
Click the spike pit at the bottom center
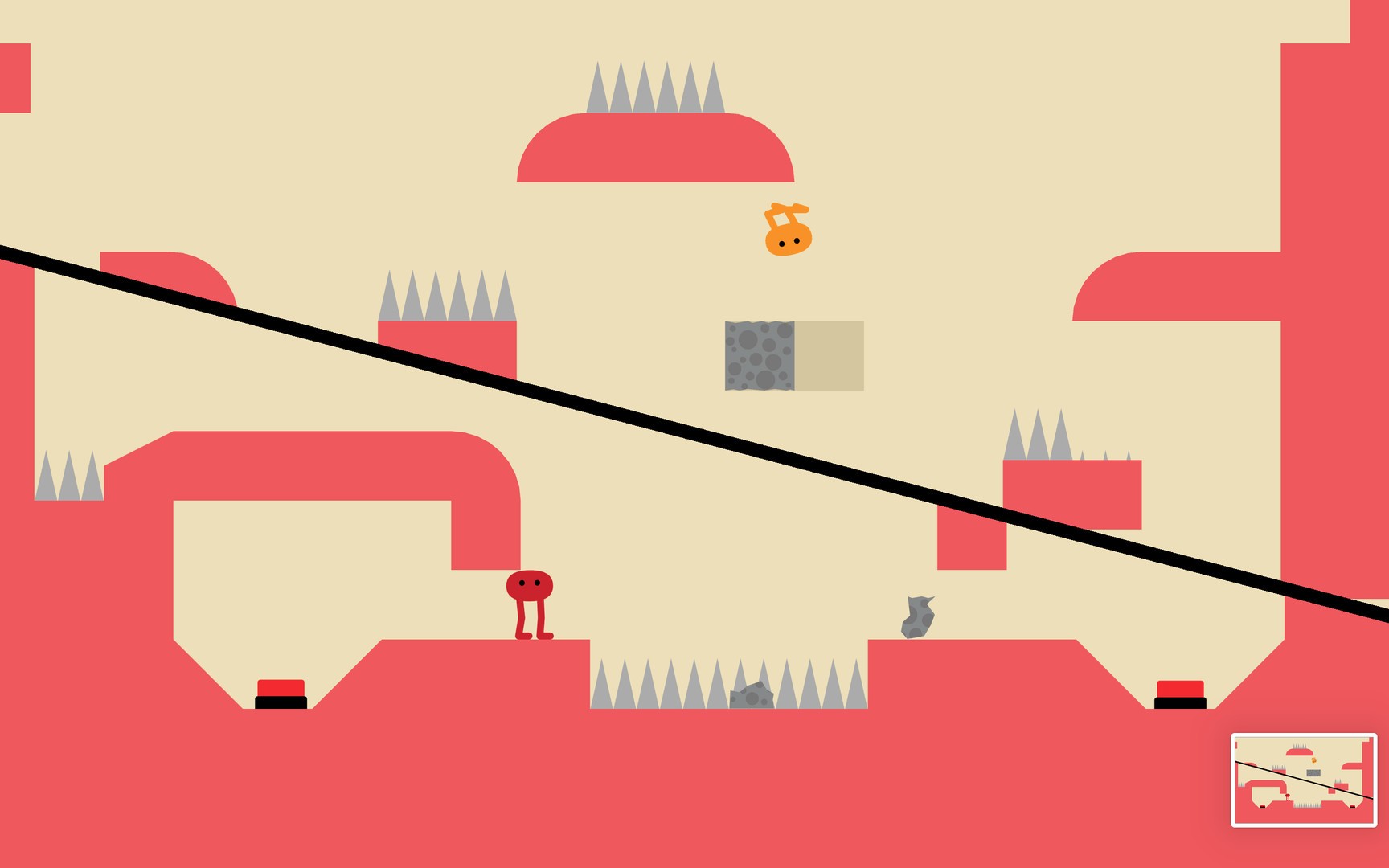point(723,687)
